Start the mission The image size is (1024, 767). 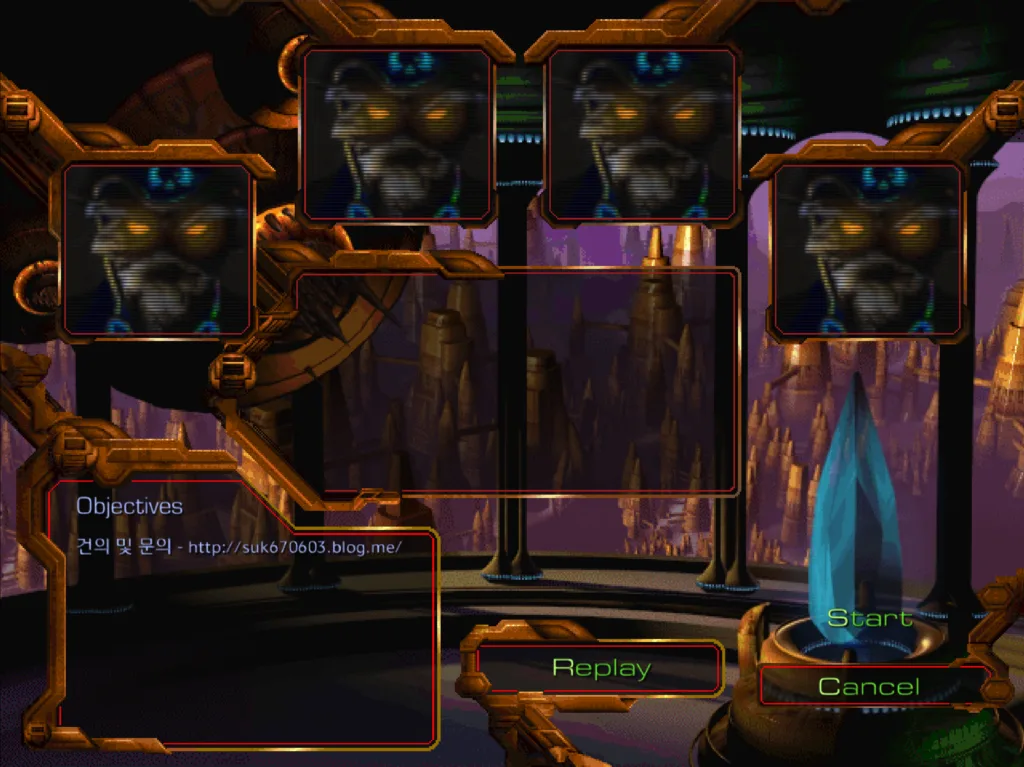pos(869,619)
